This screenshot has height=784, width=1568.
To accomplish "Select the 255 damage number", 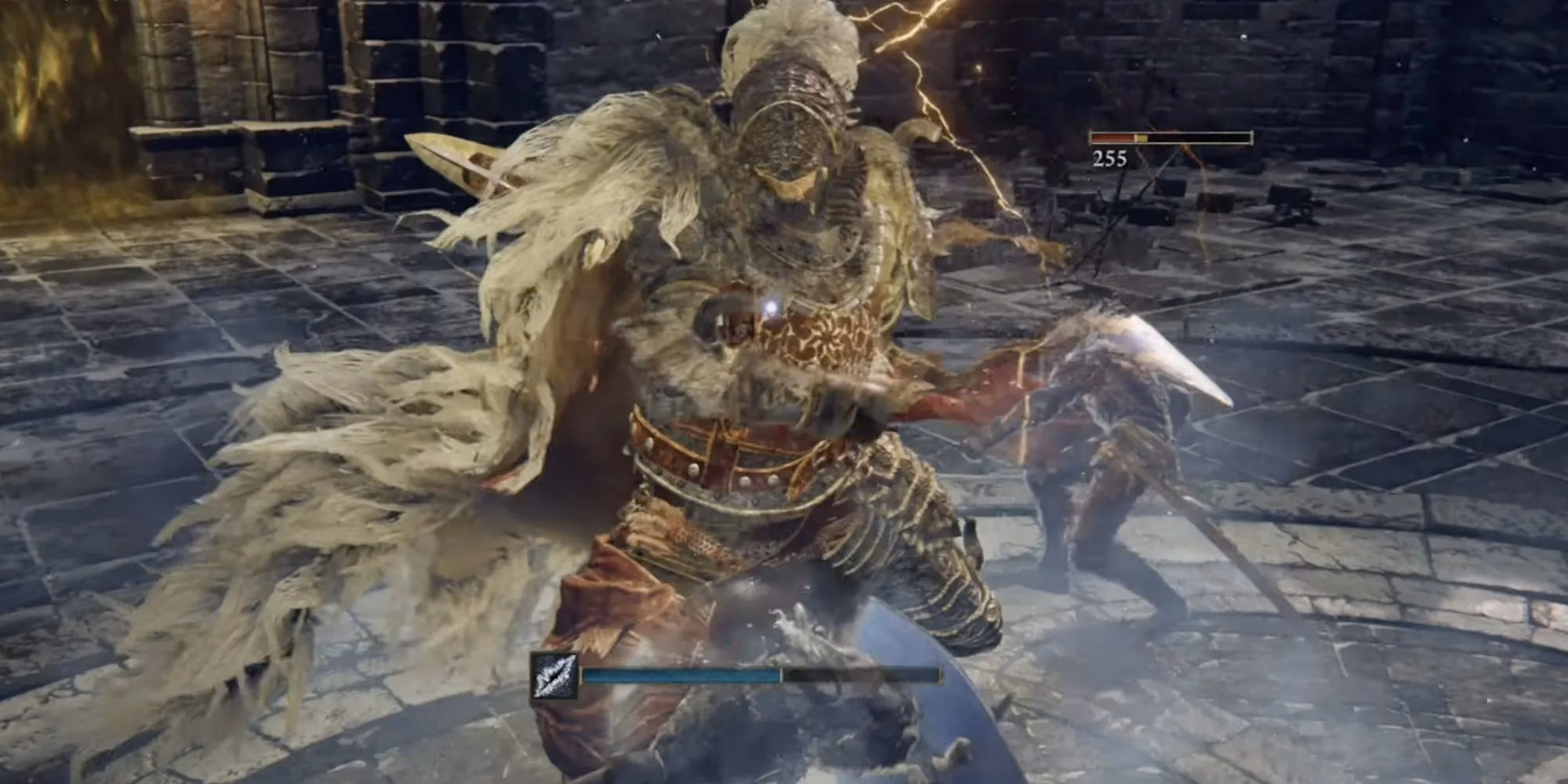I will 1107,162.
